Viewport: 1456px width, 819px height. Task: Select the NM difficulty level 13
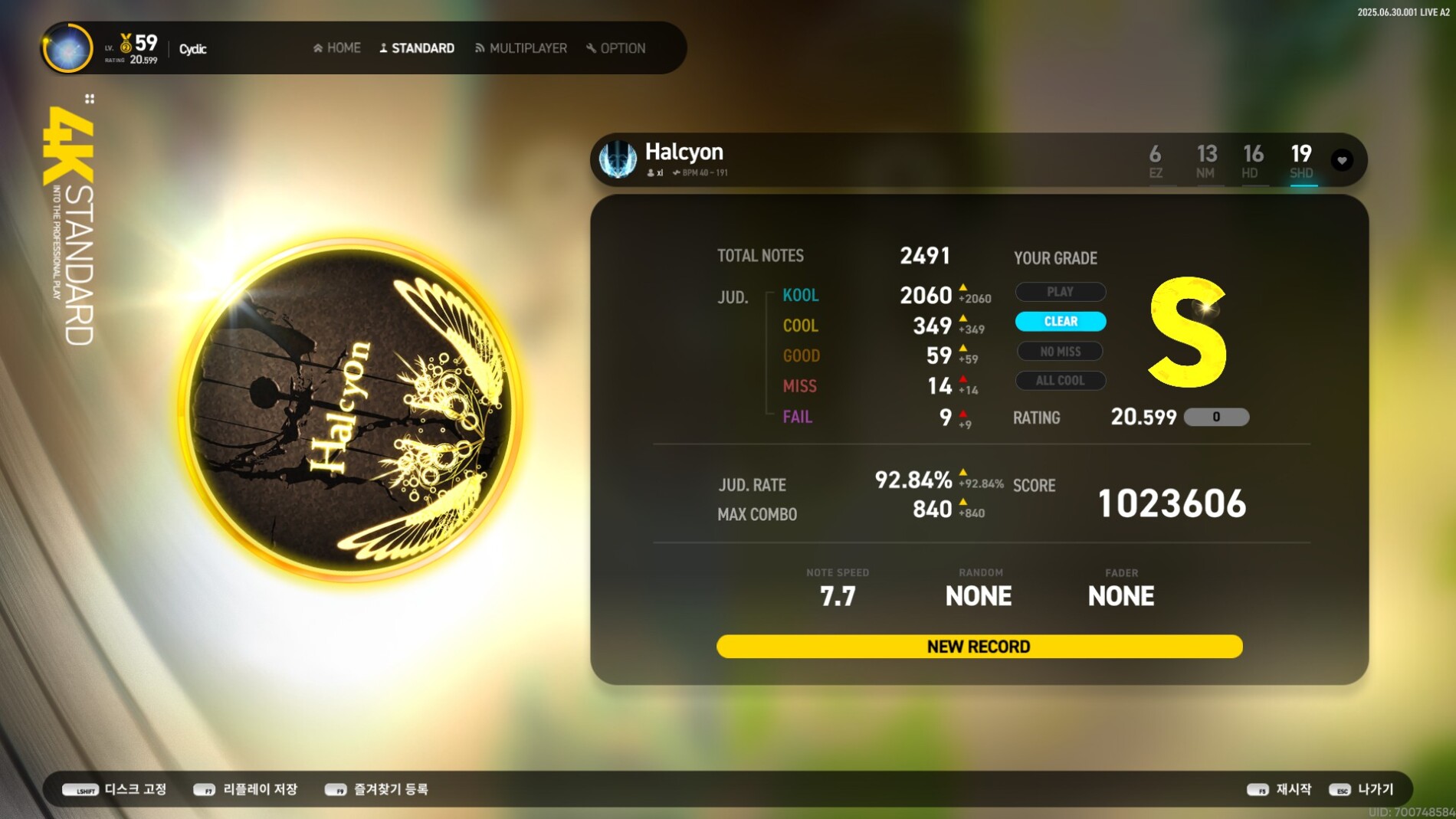1206,161
